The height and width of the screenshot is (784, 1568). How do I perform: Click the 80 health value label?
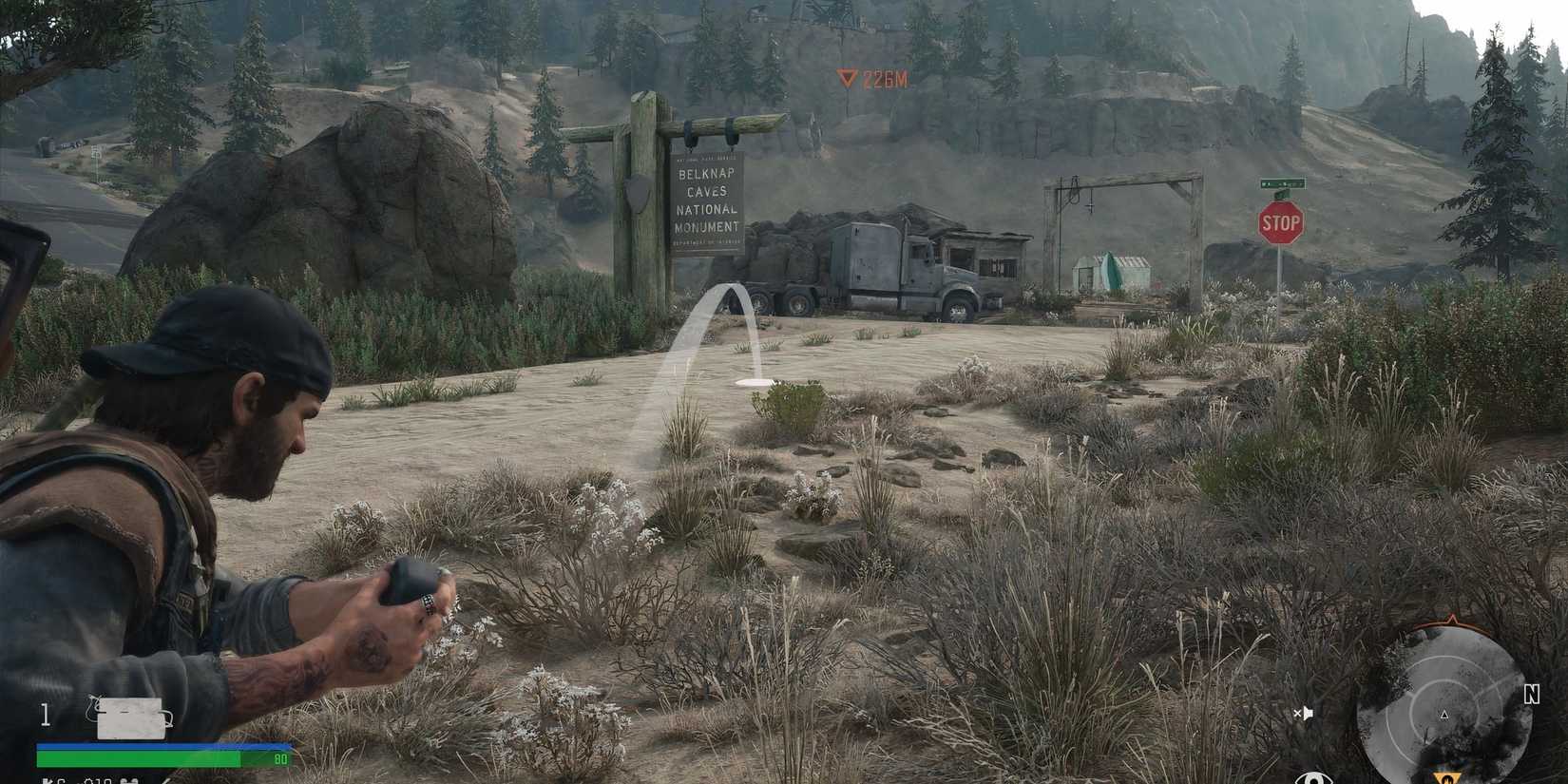(x=281, y=757)
